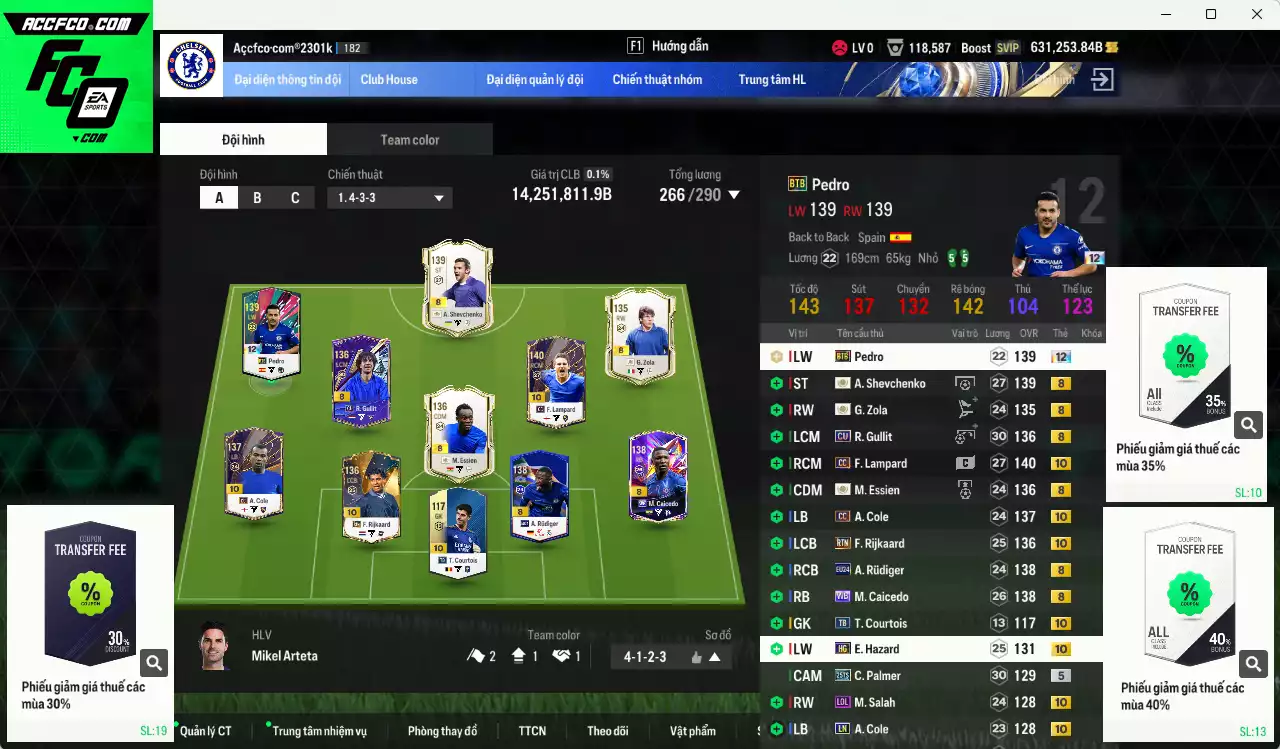This screenshot has width=1280, height=749.
Task: Click the Chelsea club crest icon
Action: [x=190, y=67]
